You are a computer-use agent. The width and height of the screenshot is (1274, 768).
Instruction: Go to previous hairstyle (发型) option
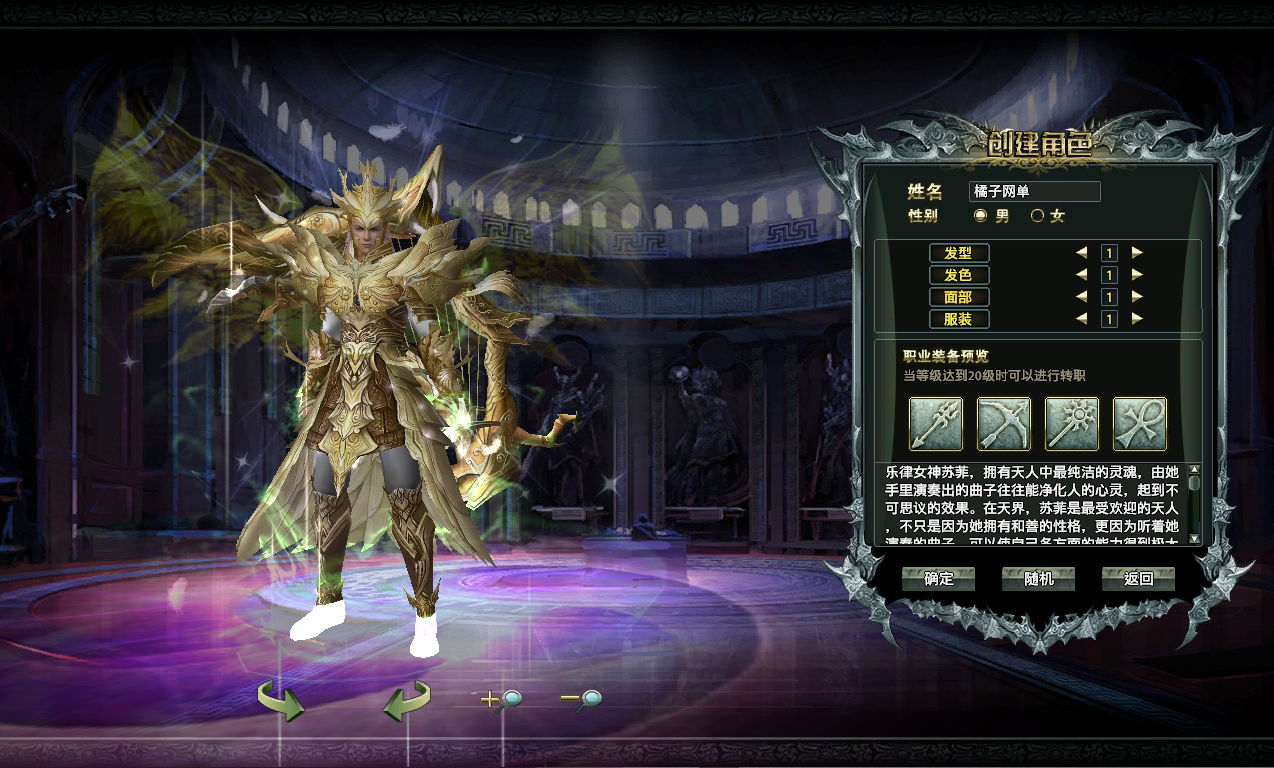click(x=1081, y=253)
